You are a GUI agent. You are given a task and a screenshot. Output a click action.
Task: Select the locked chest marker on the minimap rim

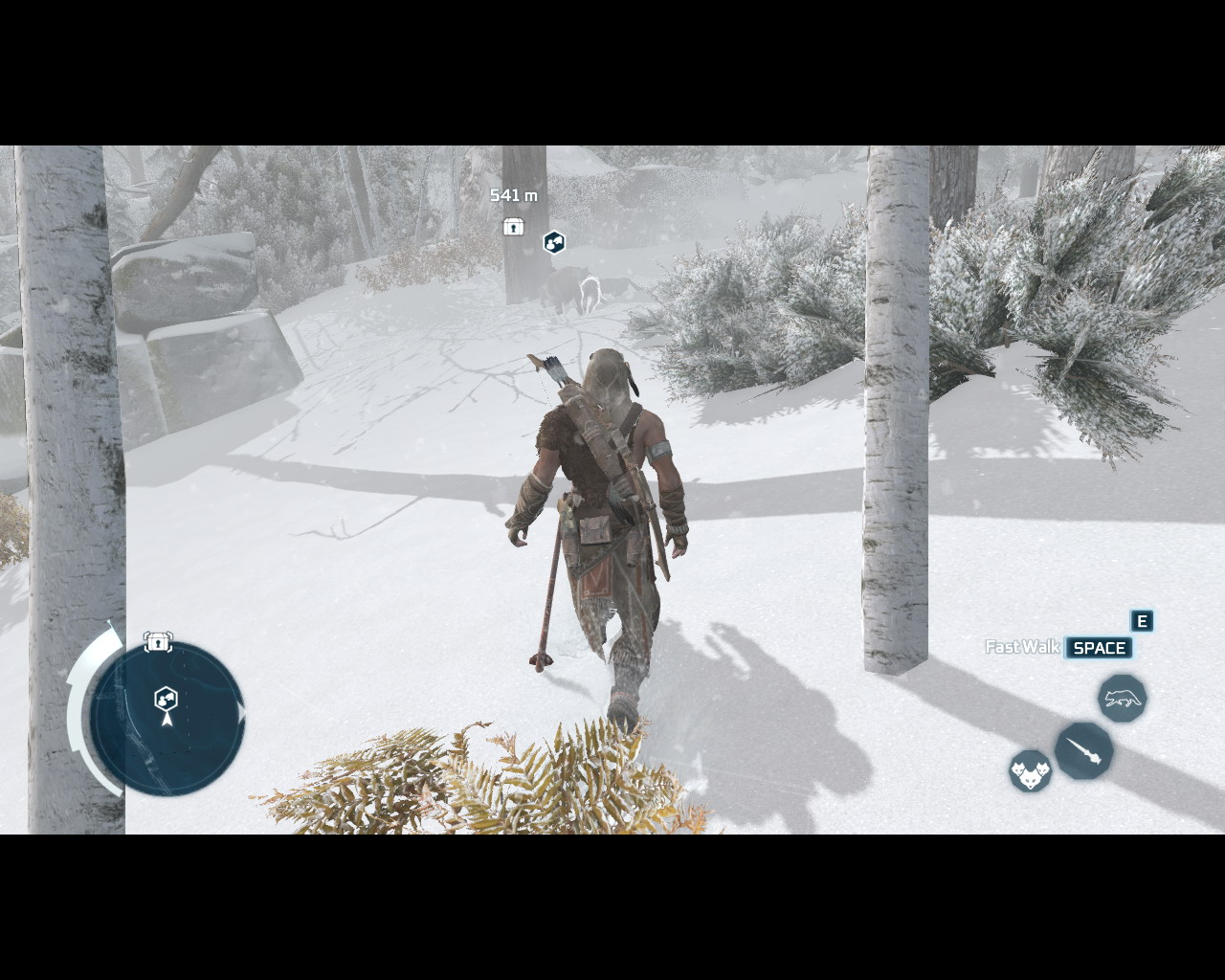[158, 642]
